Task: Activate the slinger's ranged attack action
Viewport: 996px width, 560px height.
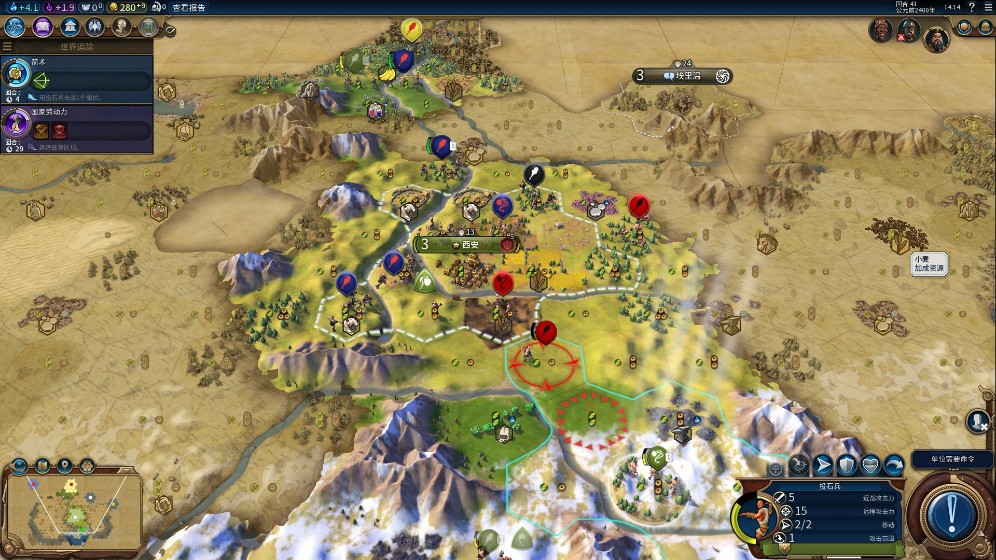Action: tap(799, 465)
